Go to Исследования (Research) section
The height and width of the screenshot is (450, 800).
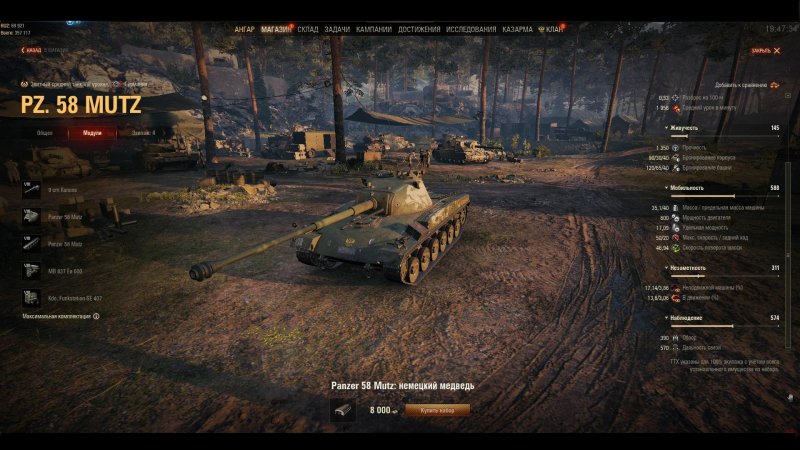coord(470,29)
